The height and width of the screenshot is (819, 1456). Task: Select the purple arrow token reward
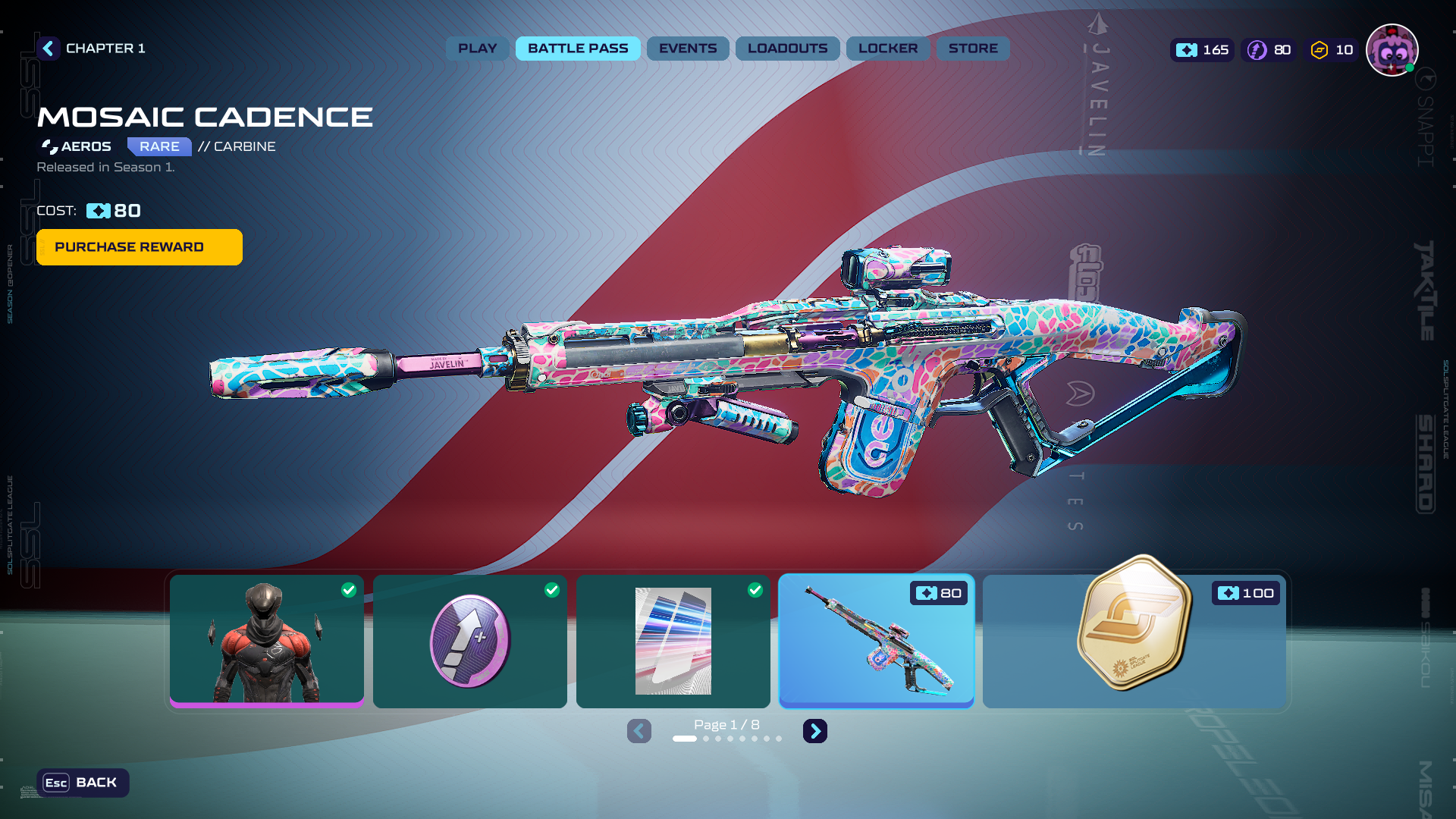470,642
